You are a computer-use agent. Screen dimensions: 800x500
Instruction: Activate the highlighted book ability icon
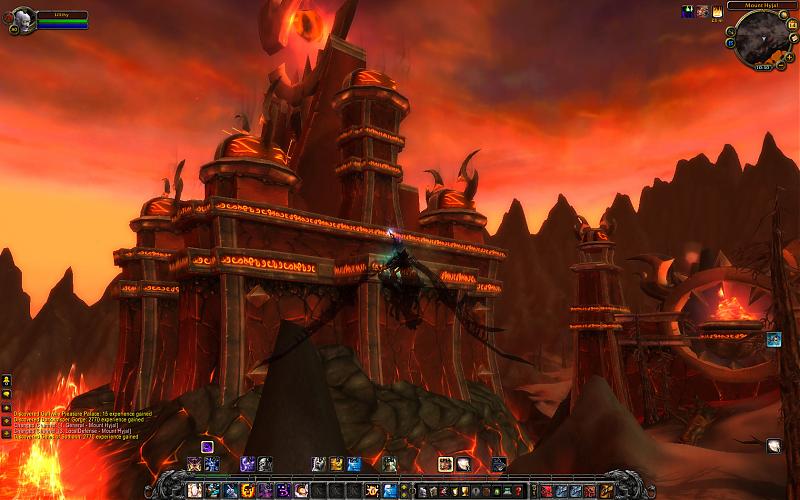(x=445, y=464)
